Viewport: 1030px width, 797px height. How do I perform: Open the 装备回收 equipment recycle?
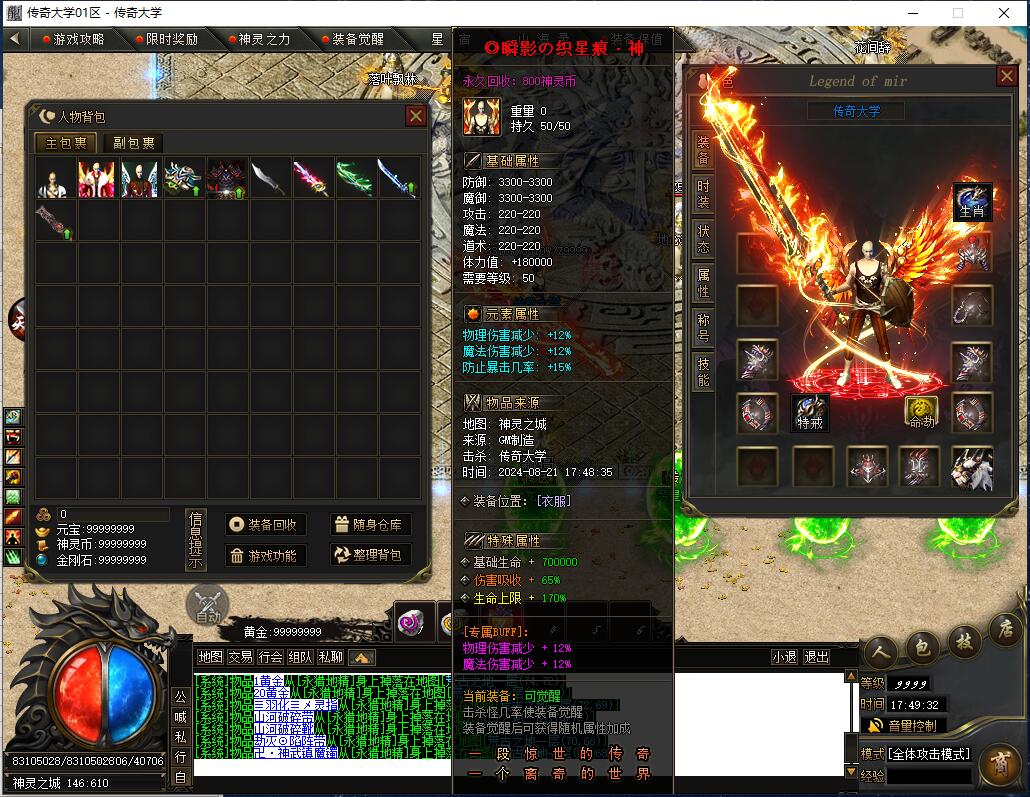[262, 525]
